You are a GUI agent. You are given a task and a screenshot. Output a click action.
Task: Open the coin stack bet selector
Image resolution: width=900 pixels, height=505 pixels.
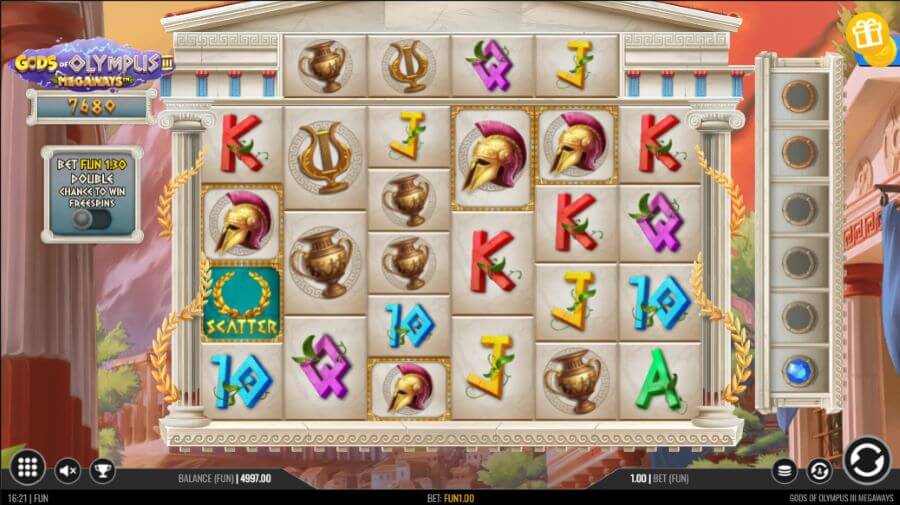(x=786, y=469)
